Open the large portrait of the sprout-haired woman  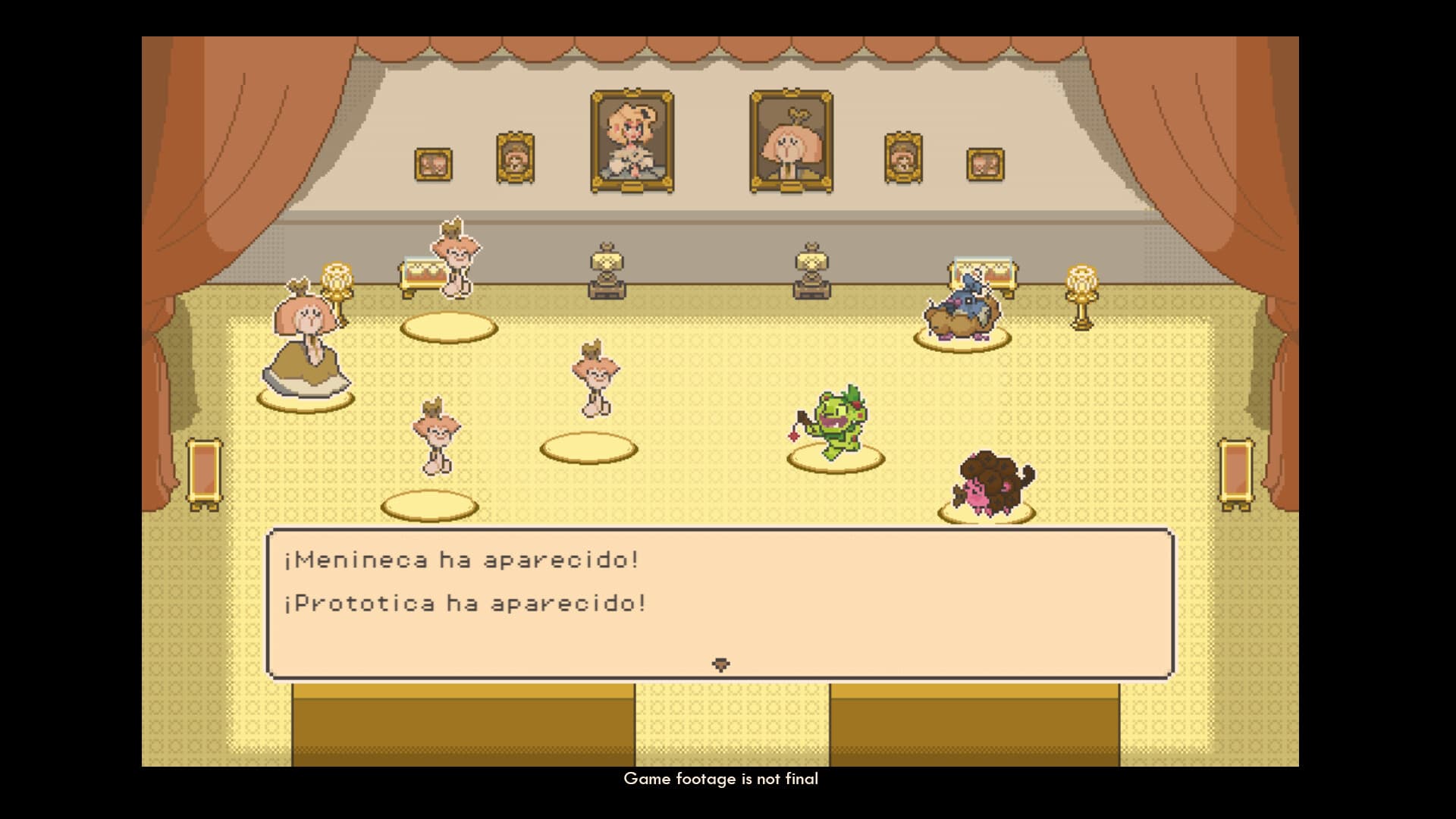click(789, 140)
